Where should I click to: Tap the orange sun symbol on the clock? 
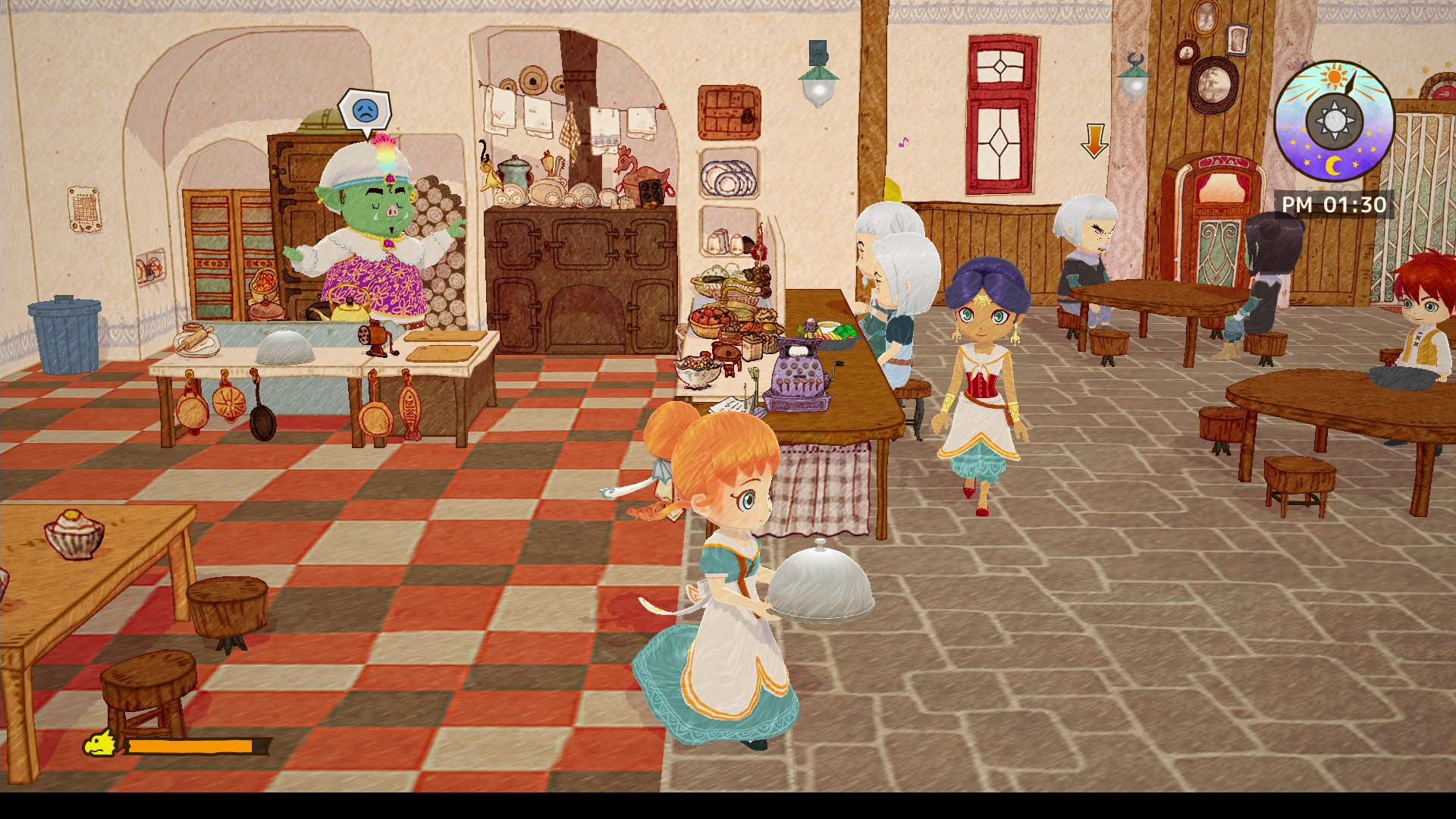(1334, 76)
